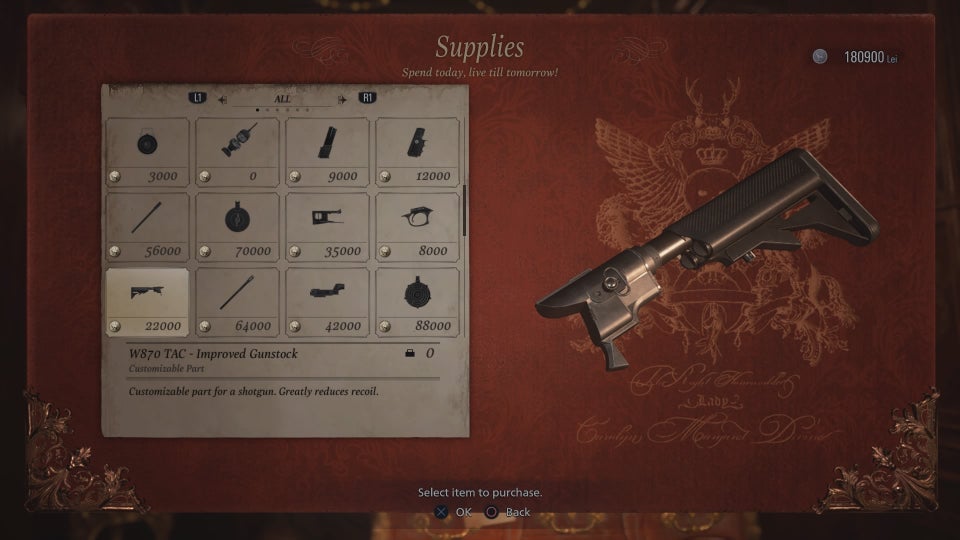Switch category with the right arrow beside ALL

tap(343, 99)
